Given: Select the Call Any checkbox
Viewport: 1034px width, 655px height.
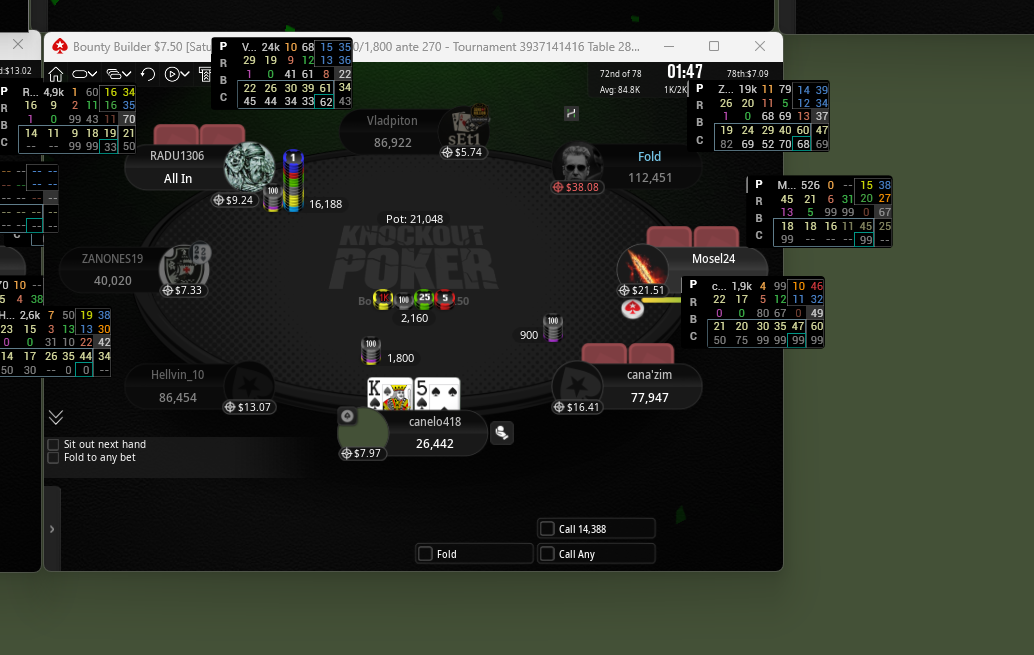Looking at the screenshot, I should tap(547, 554).
